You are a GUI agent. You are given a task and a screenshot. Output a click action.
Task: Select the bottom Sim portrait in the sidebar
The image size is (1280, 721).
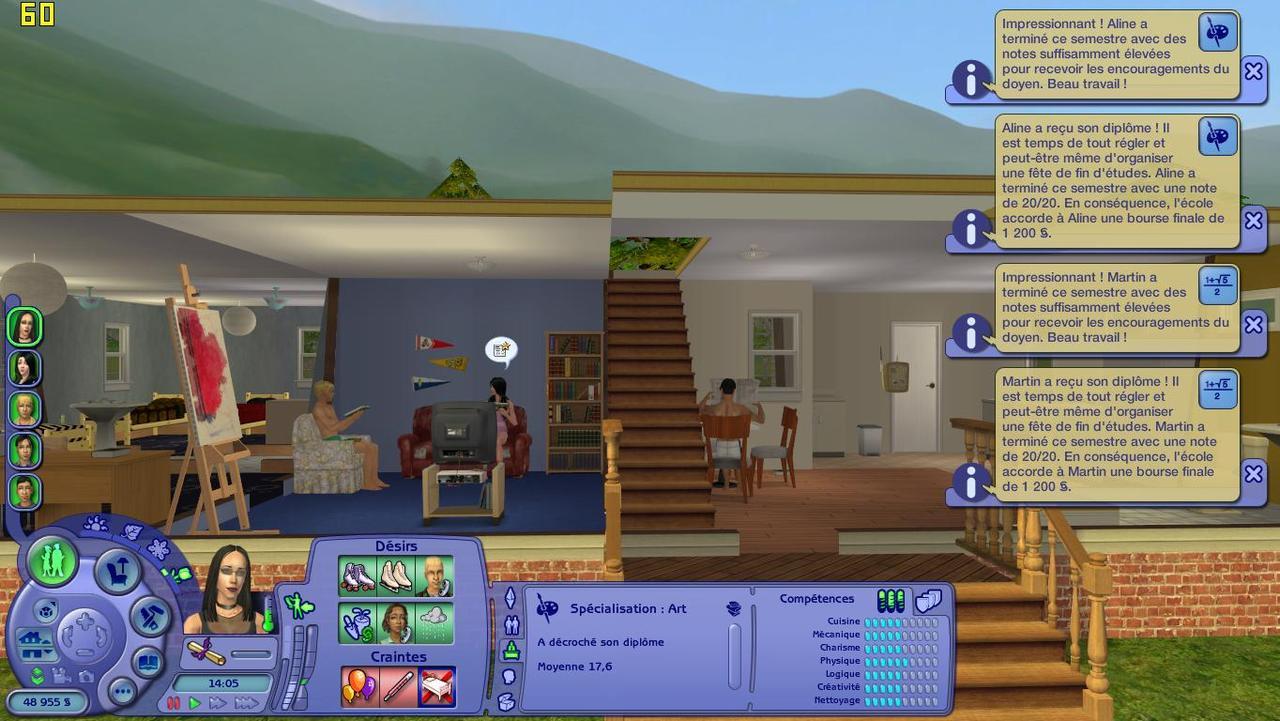coord(24,491)
